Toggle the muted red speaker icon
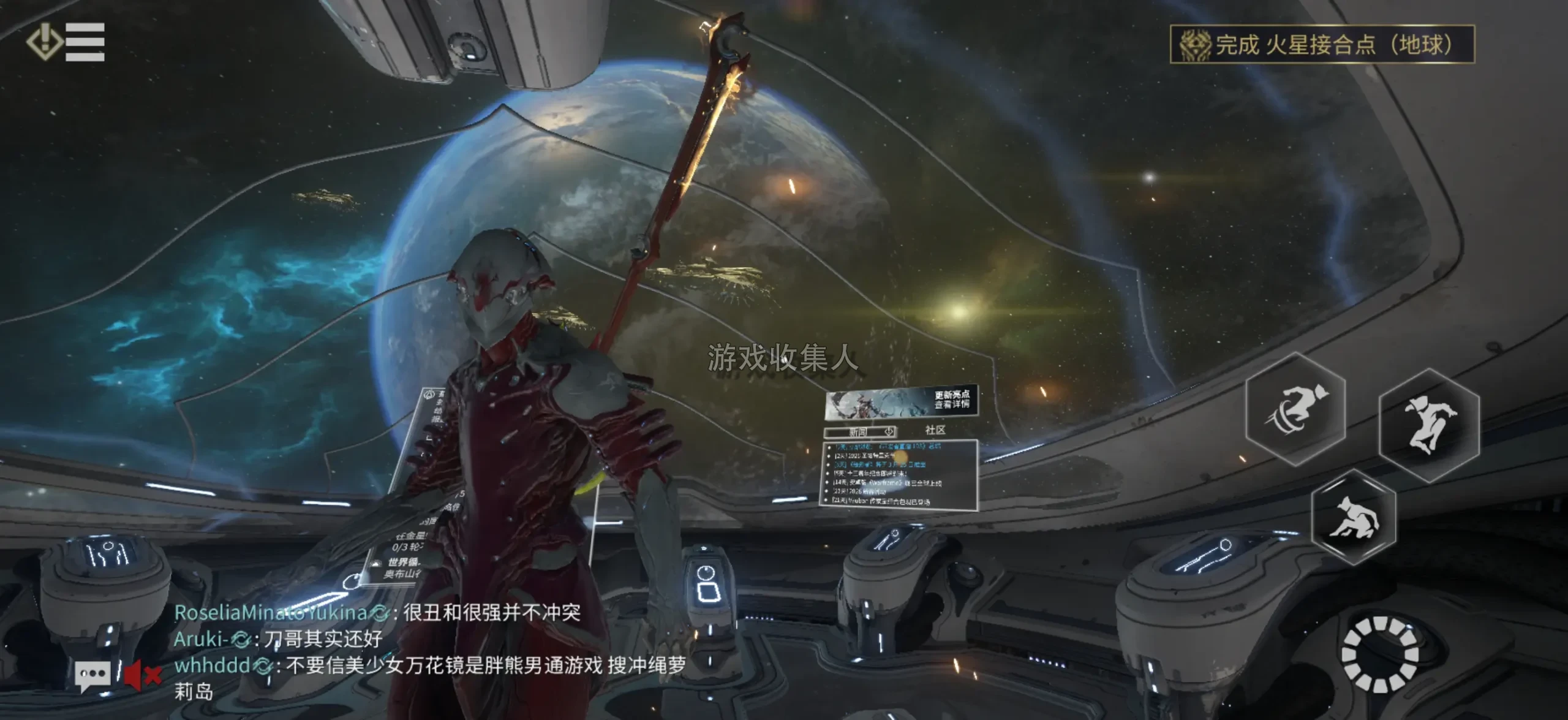1568x720 pixels. tap(142, 675)
